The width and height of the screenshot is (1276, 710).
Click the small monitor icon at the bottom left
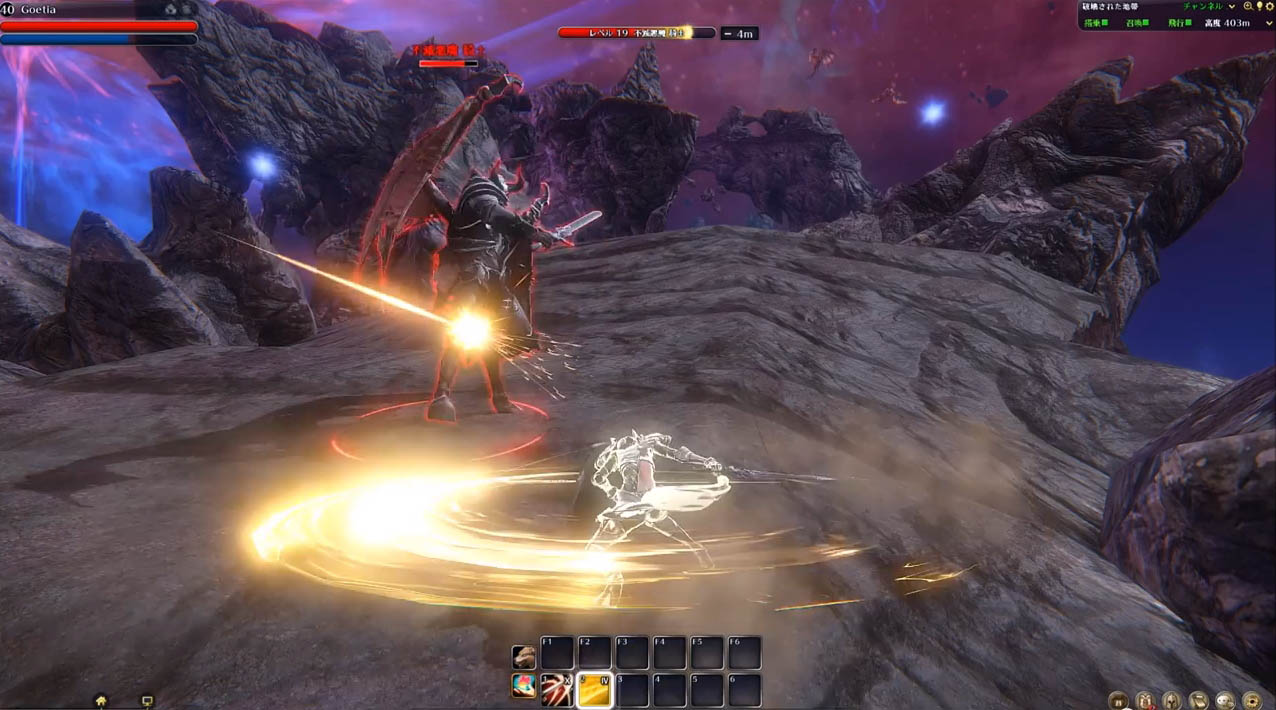click(147, 701)
